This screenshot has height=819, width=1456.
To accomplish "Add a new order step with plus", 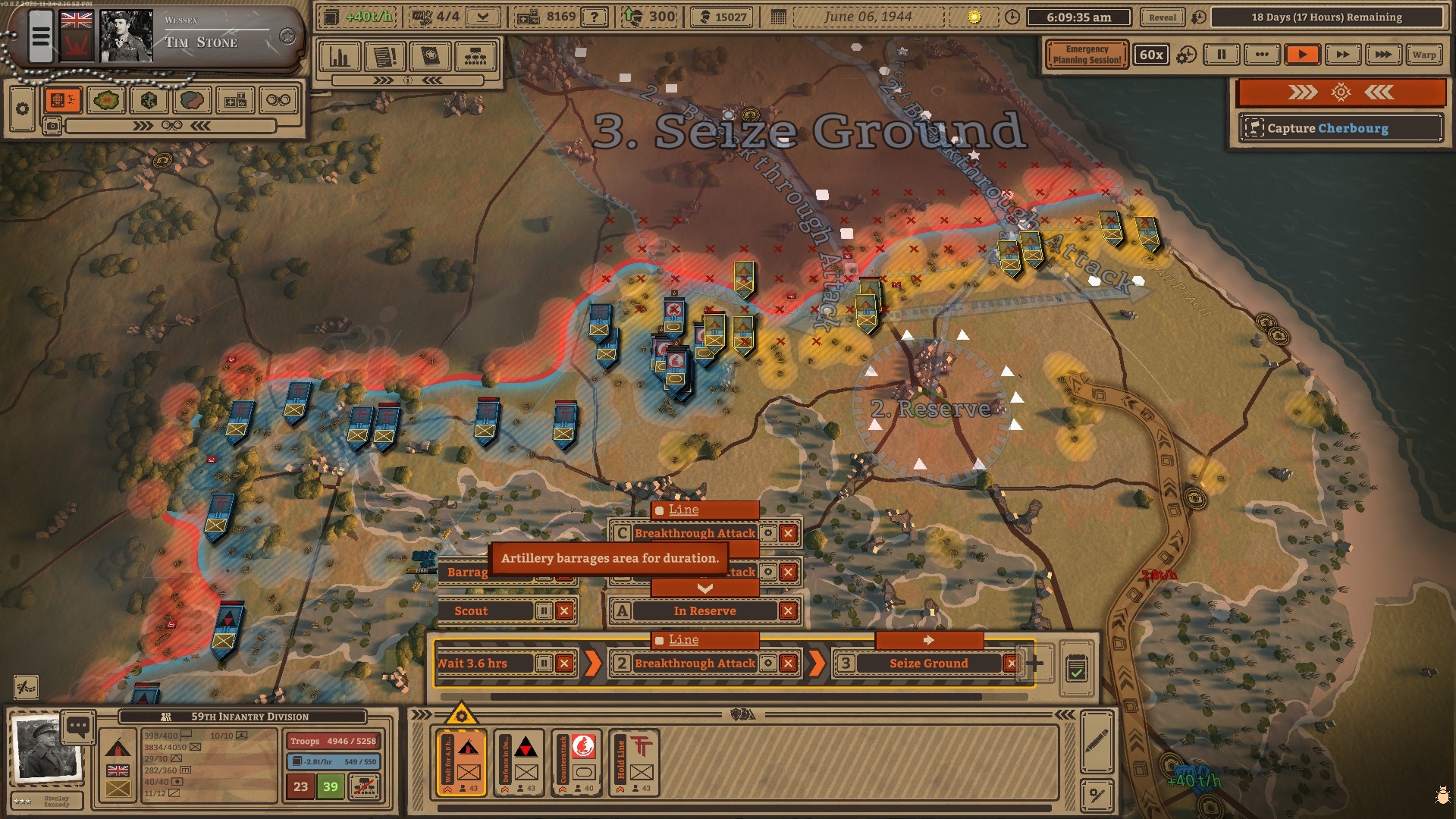I will 1034,664.
